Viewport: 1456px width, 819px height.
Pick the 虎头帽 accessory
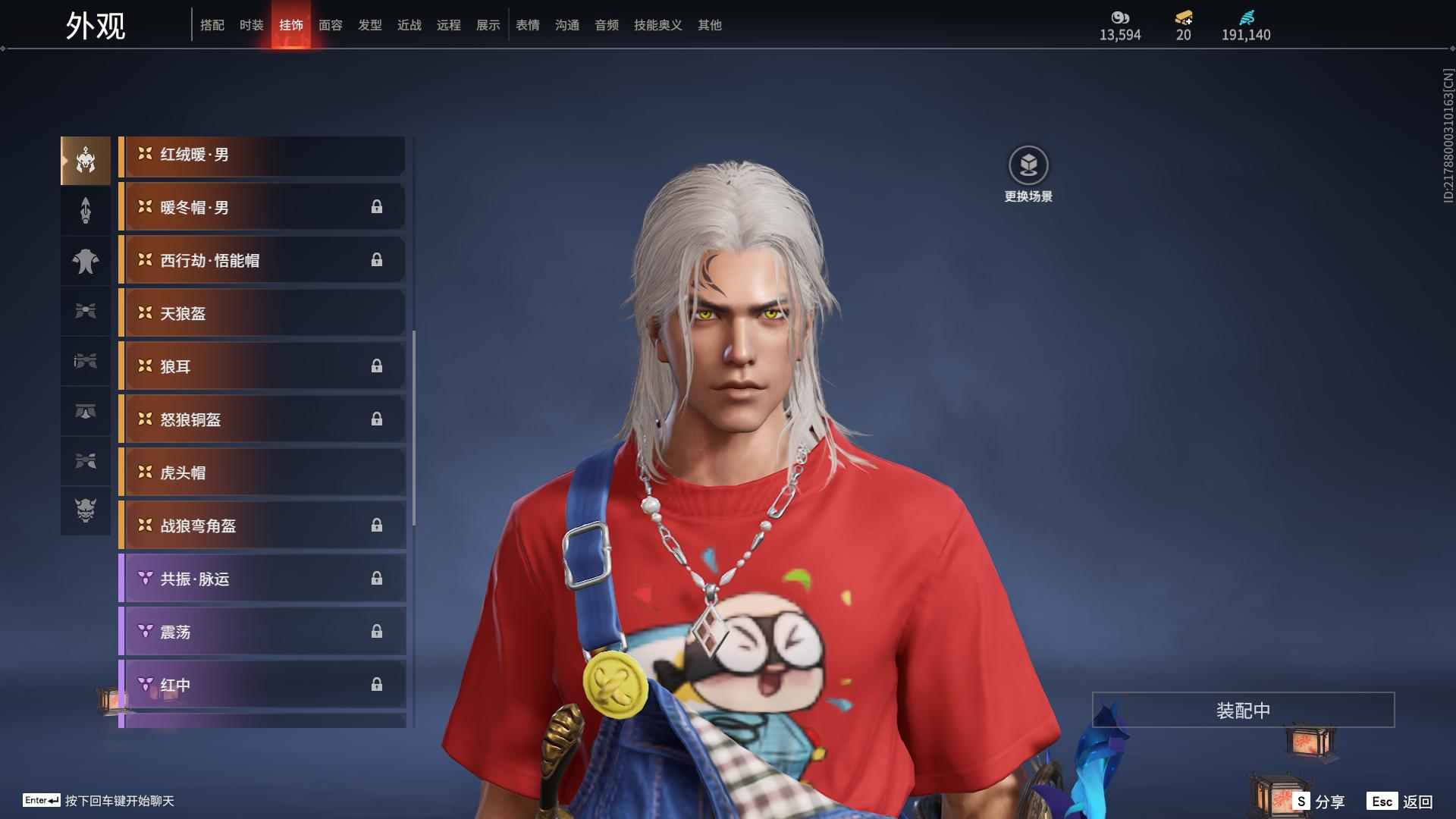click(262, 473)
